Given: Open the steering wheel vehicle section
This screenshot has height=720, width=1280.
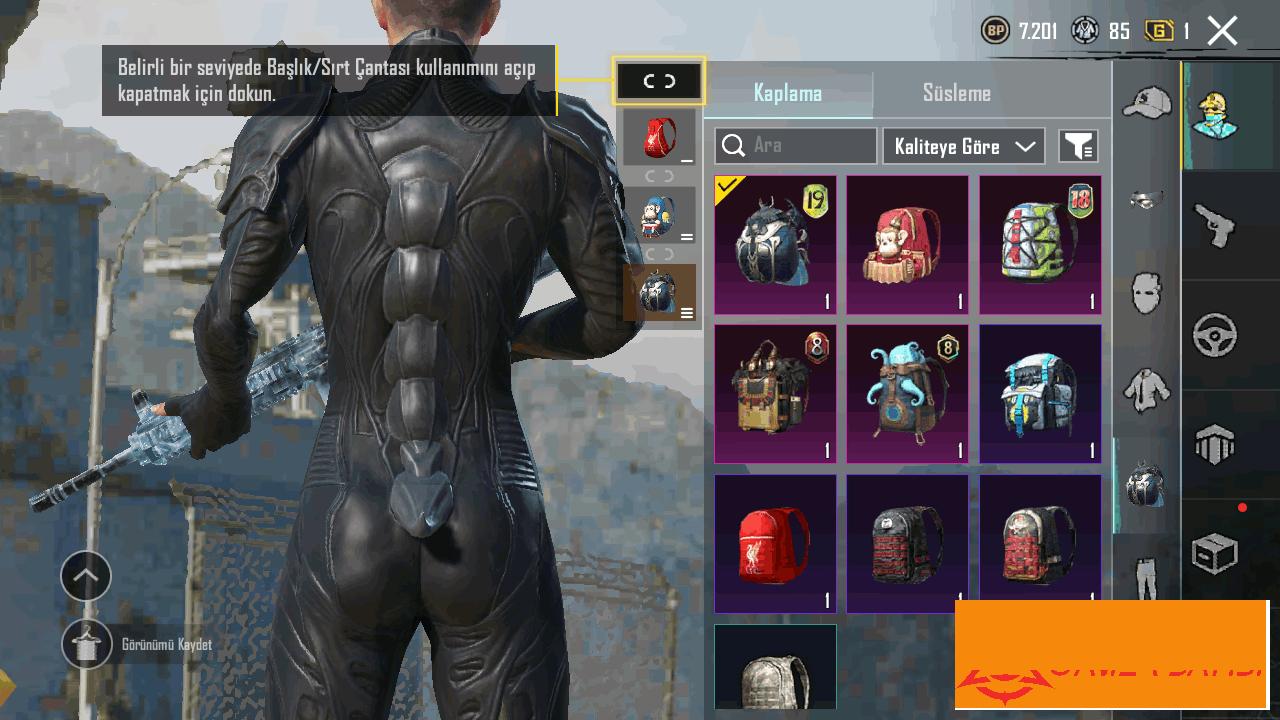Looking at the screenshot, I should pyautogui.click(x=1215, y=336).
